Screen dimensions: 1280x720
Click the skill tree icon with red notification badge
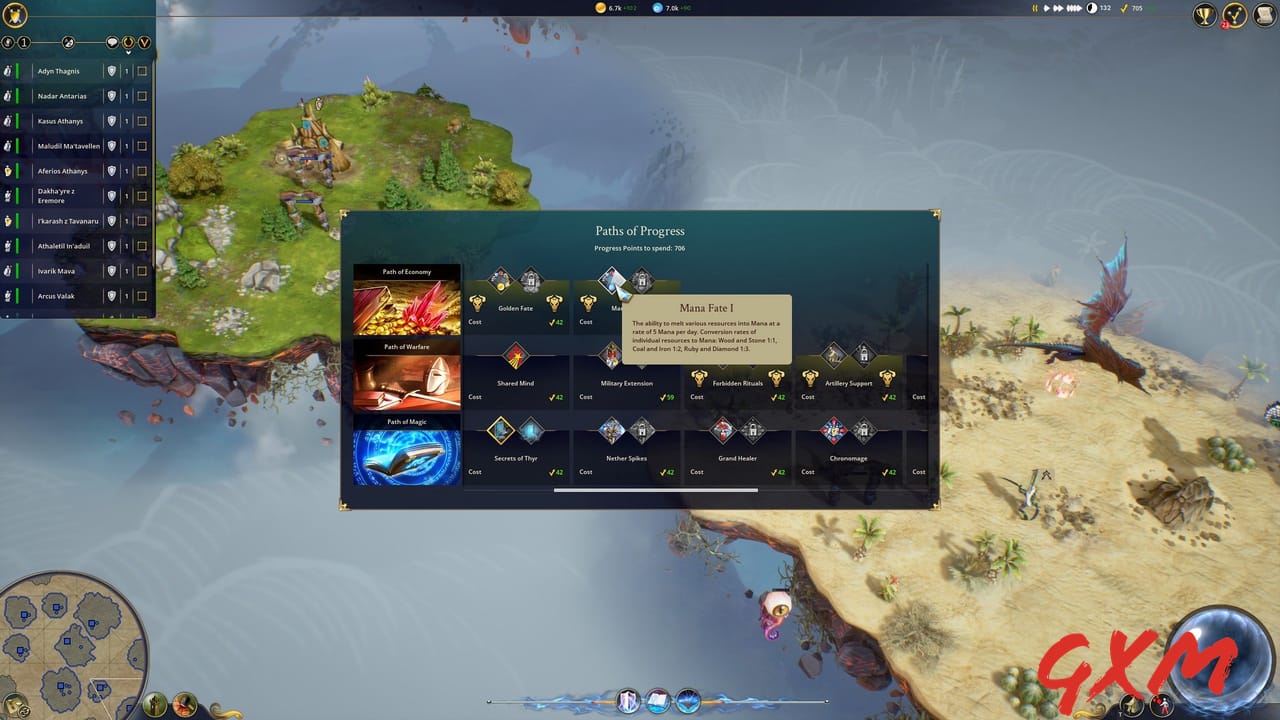coord(1237,17)
